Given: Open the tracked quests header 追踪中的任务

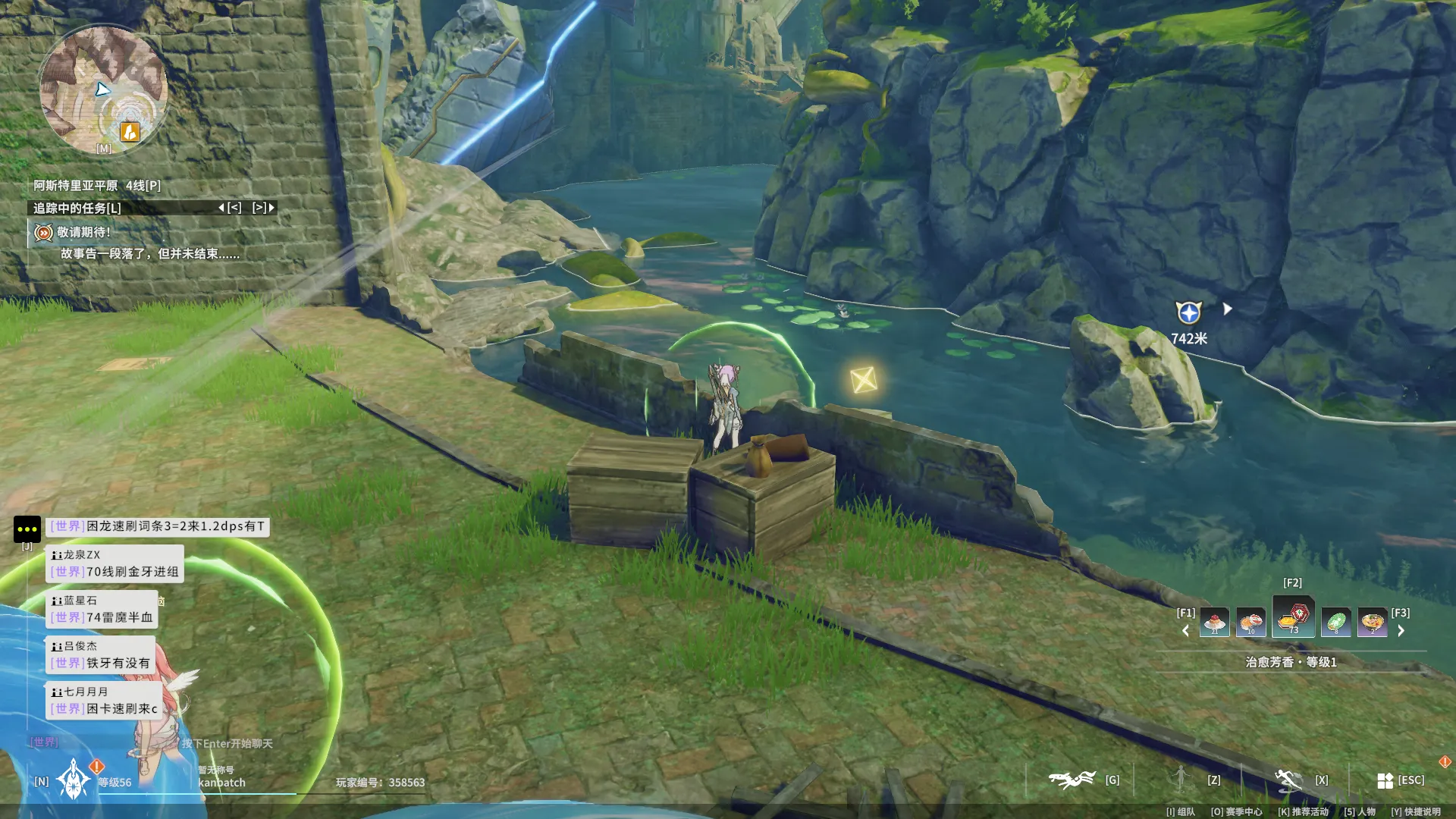Looking at the screenshot, I should (77, 208).
